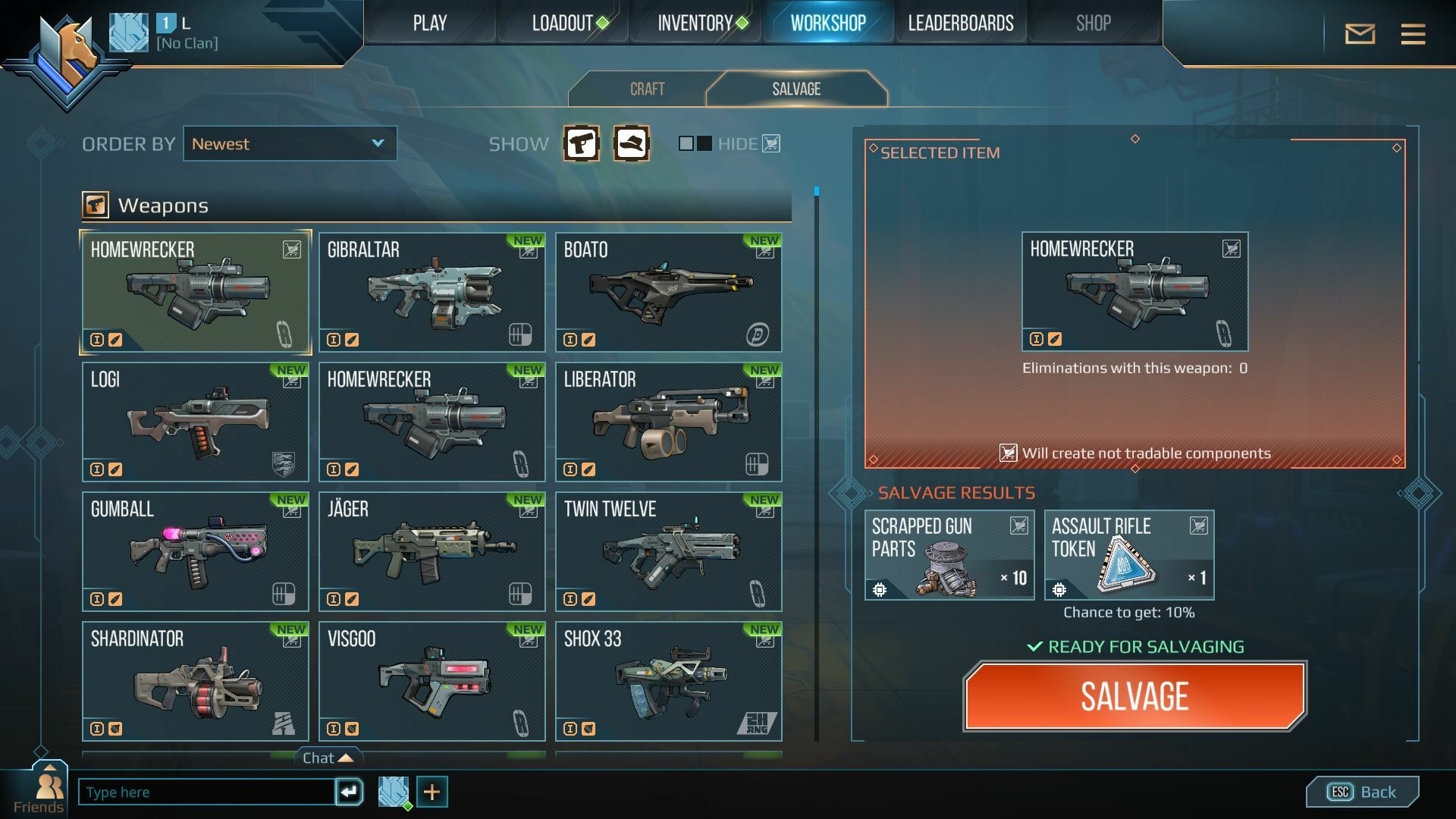Go to the Loadout screen
1456x819 pixels.
point(562,24)
